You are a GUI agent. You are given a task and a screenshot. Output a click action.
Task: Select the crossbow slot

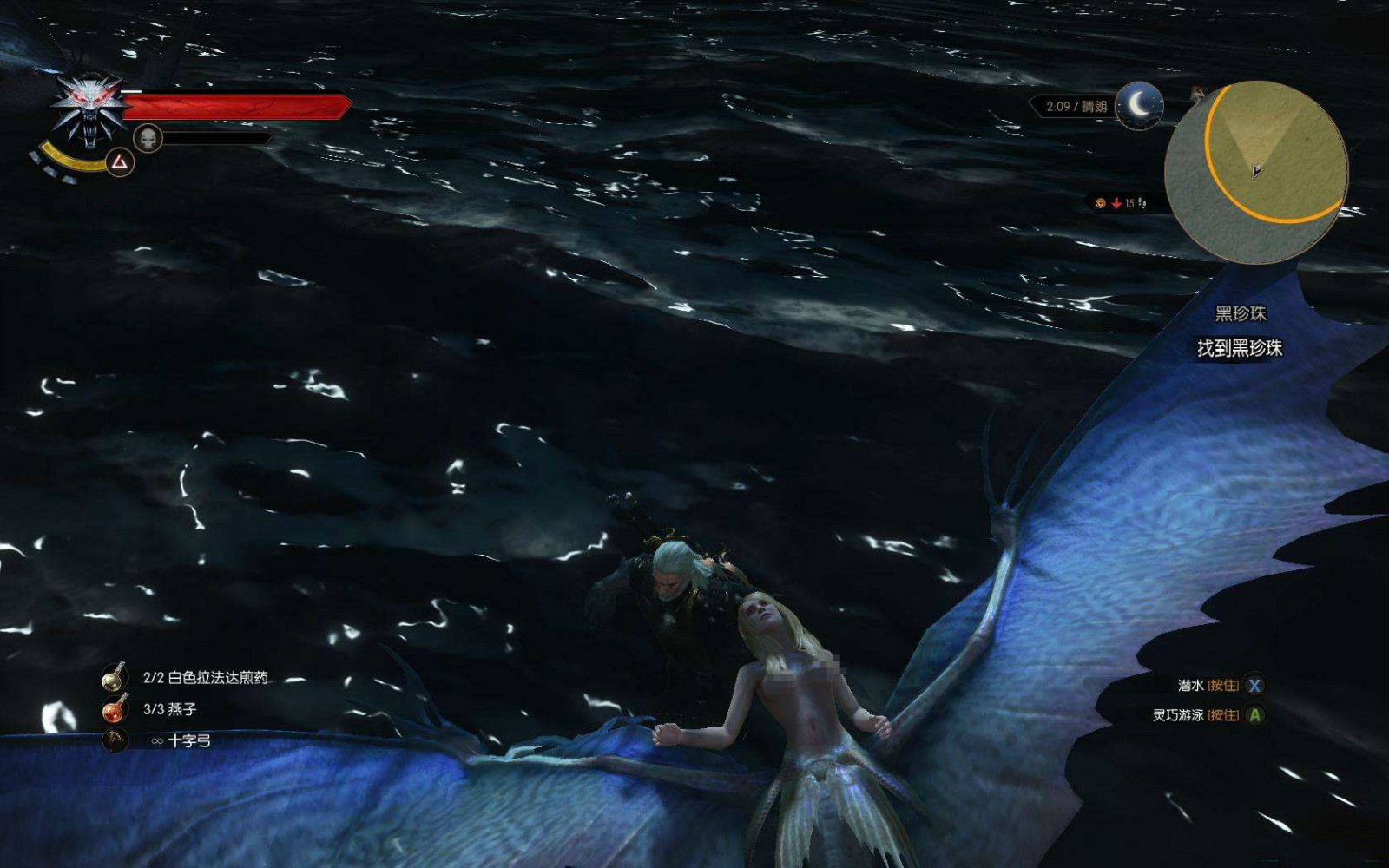tap(114, 740)
